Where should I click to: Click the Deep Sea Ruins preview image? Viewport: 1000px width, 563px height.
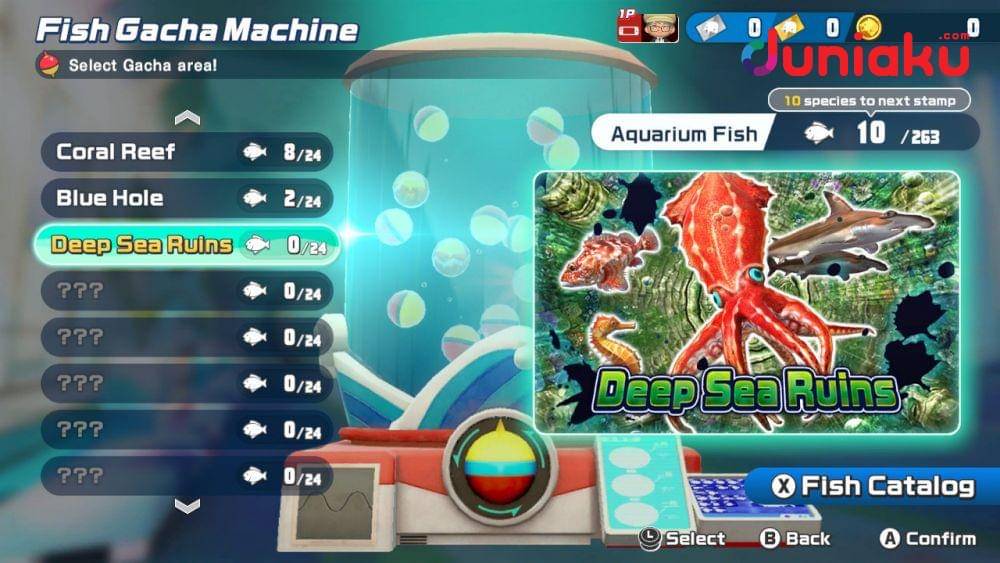click(746, 302)
